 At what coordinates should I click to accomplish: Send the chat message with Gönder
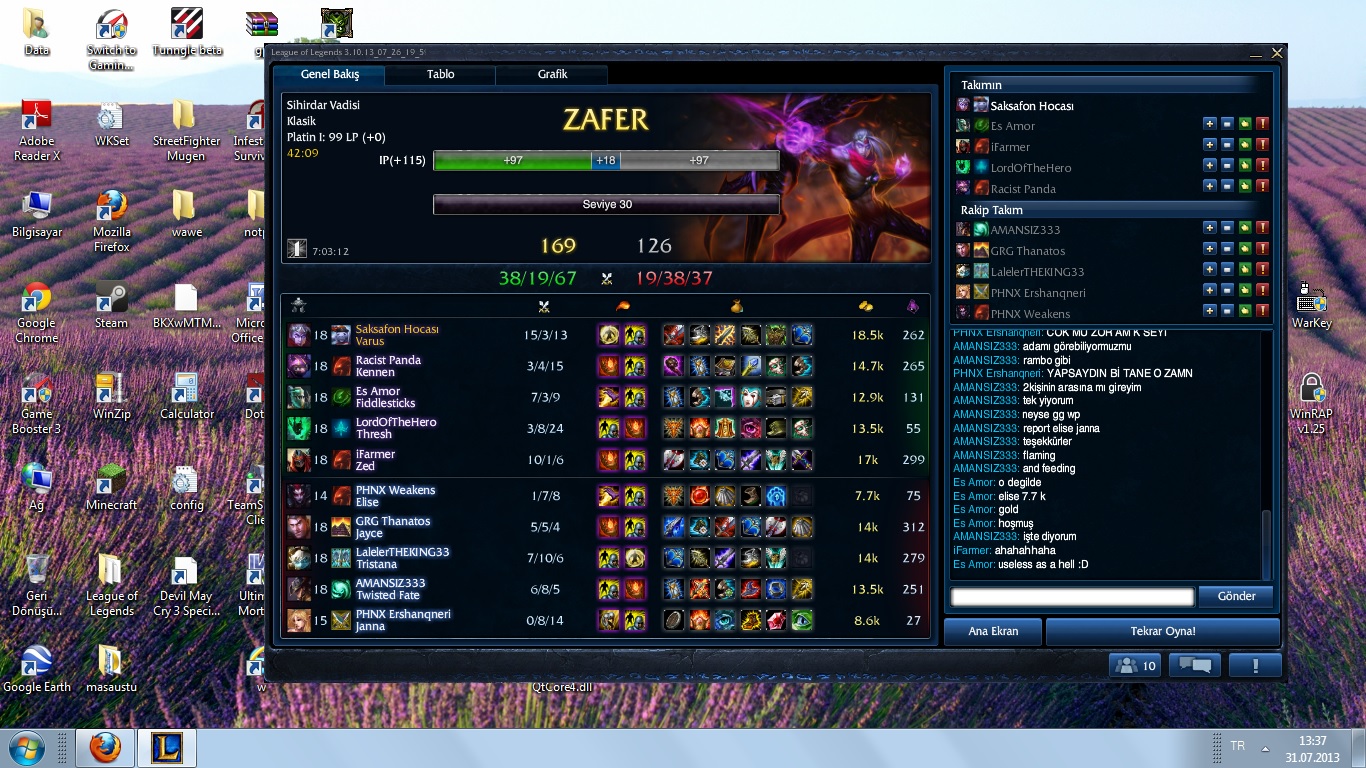tap(1236, 597)
